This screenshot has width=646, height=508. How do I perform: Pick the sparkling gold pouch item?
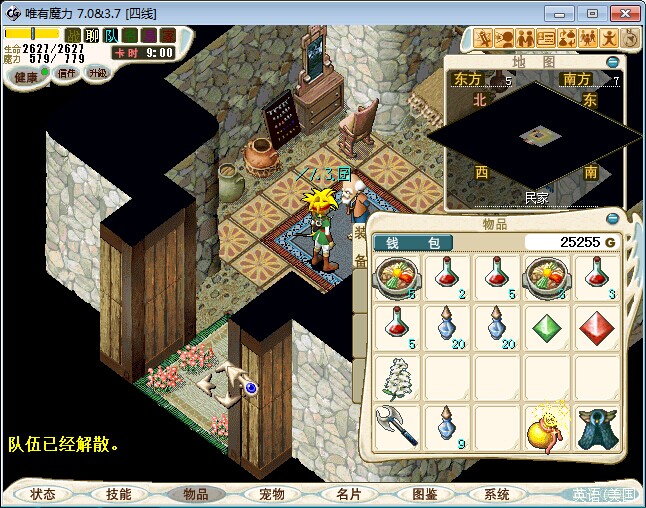pyautogui.click(x=546, y=424)
